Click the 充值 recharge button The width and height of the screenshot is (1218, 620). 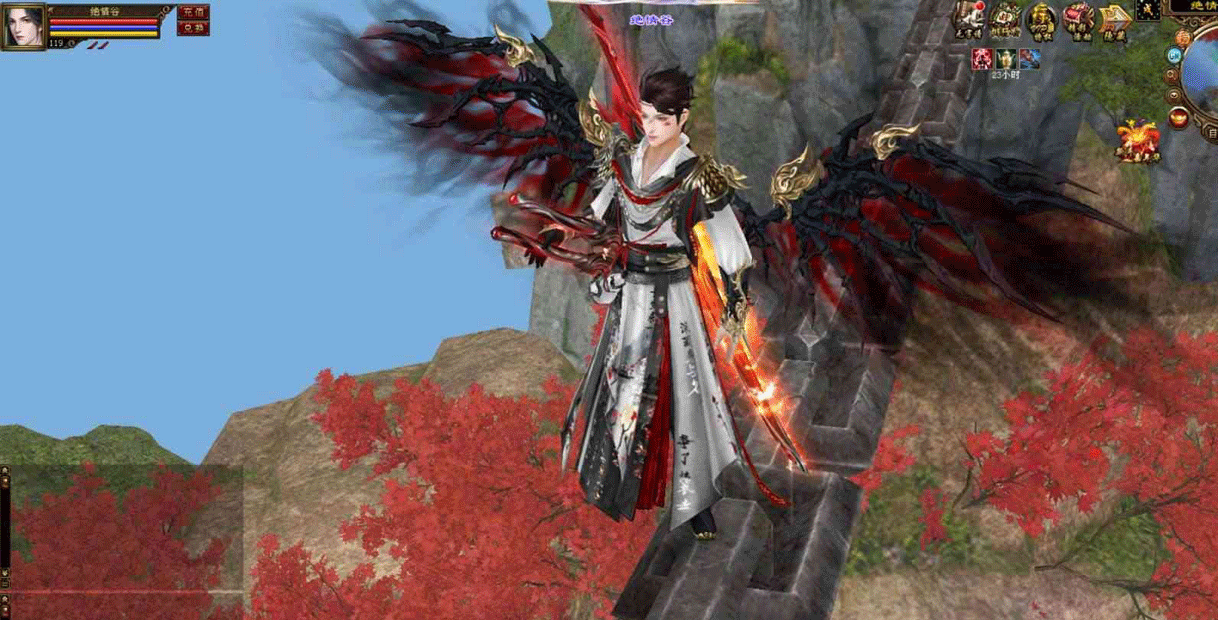point(193,12)
